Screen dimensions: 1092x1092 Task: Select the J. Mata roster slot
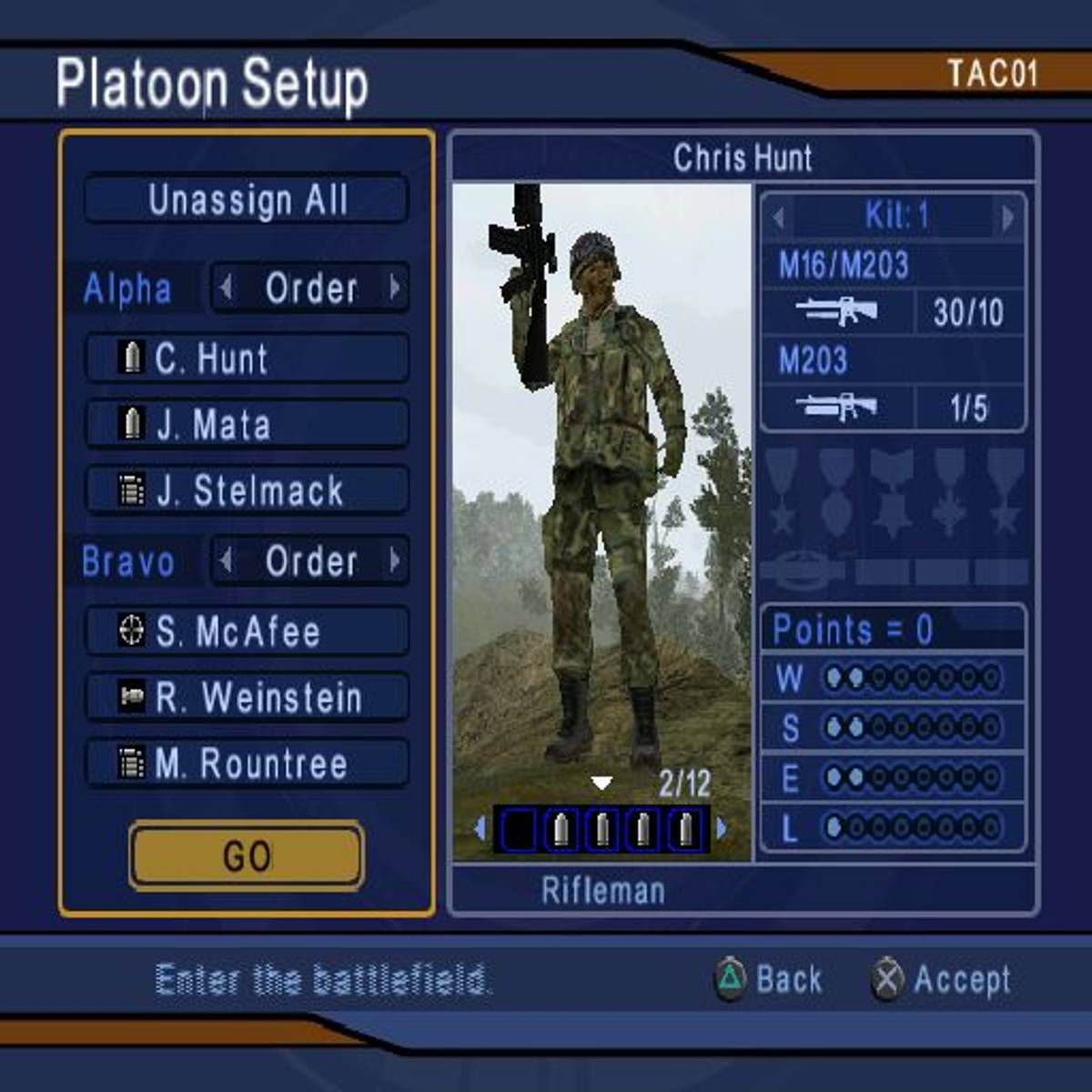pos(247,425)
